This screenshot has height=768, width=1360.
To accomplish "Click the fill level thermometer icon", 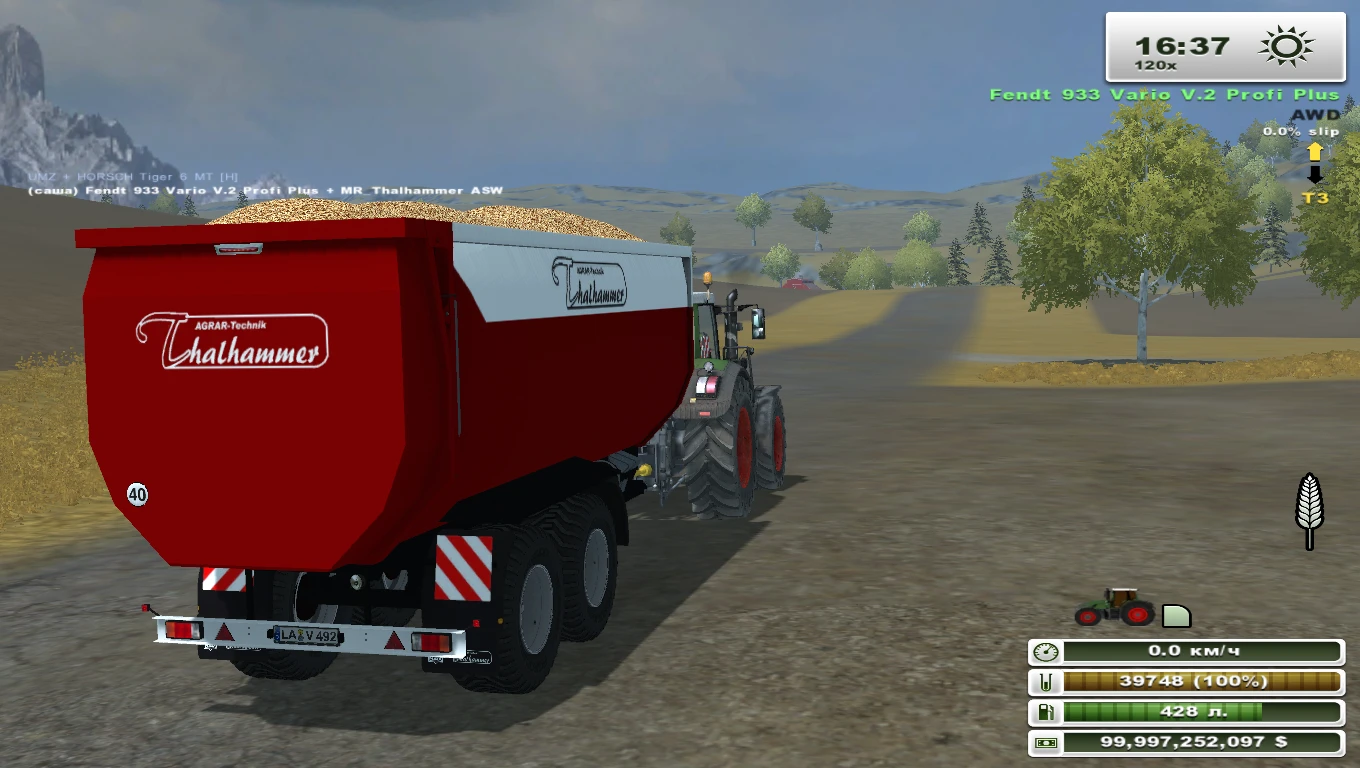I will coord(1044,683).
